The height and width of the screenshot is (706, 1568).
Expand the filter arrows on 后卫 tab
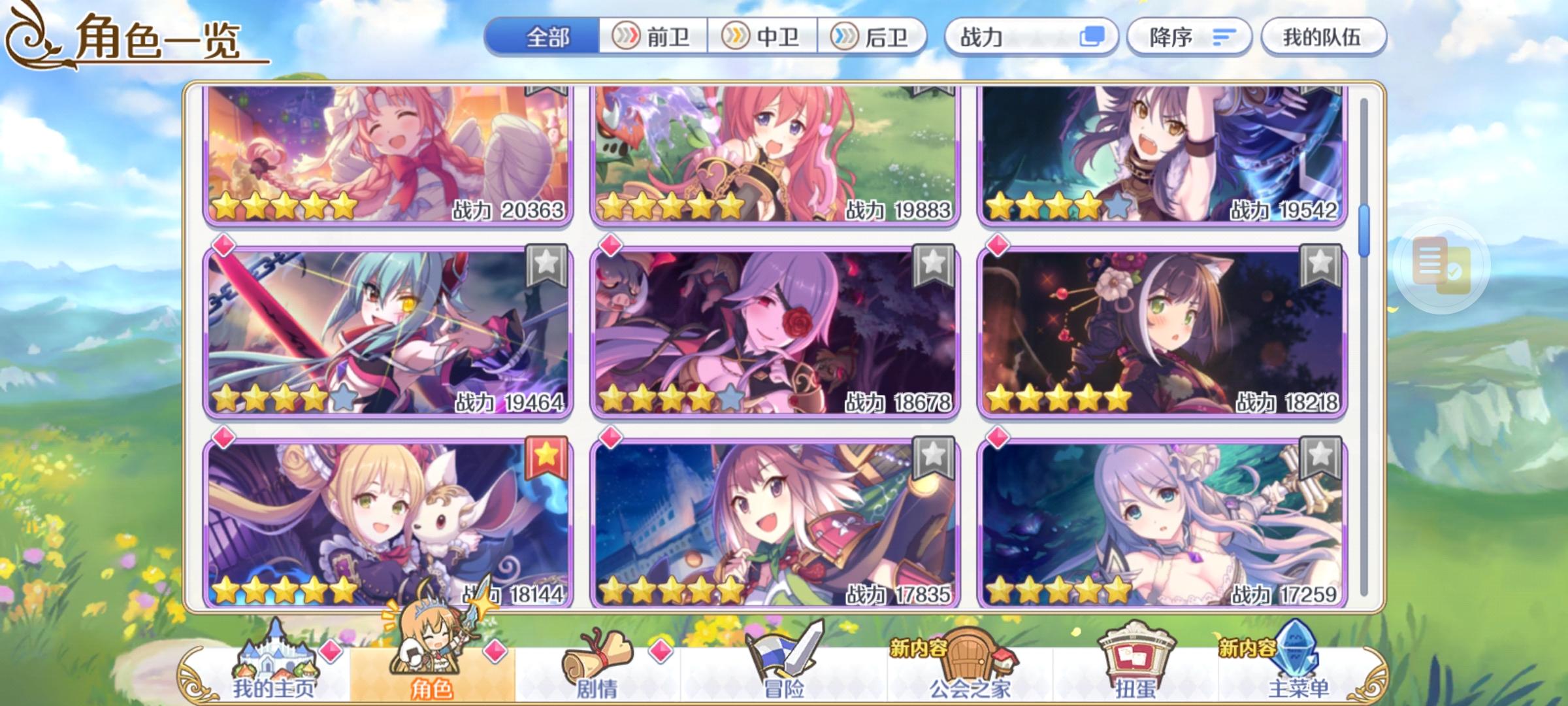coord(843,37)
